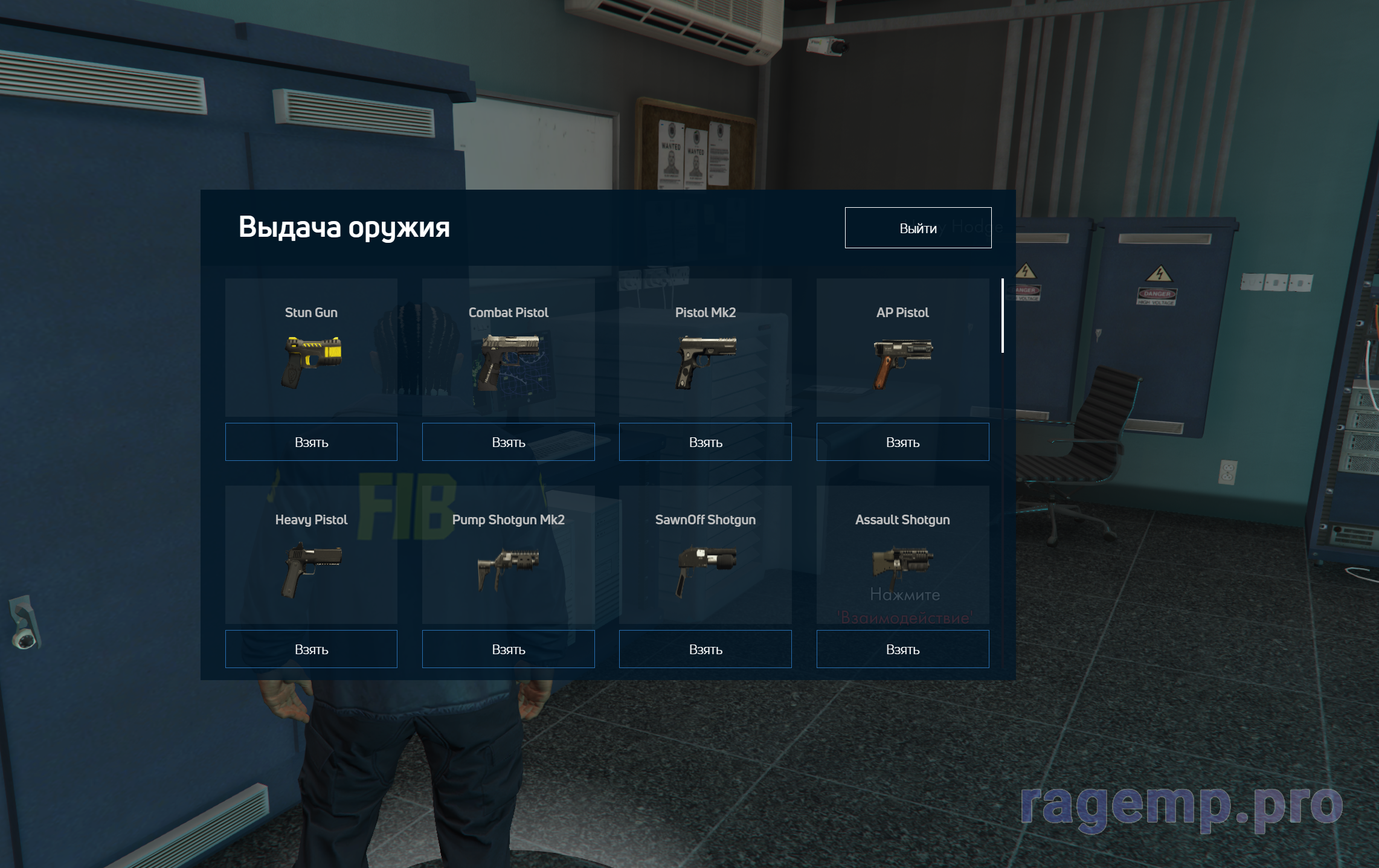1379x868 pixels.
Task: Take the Pump Shotgun Mk2 with Взять
Action: [508, 649]
